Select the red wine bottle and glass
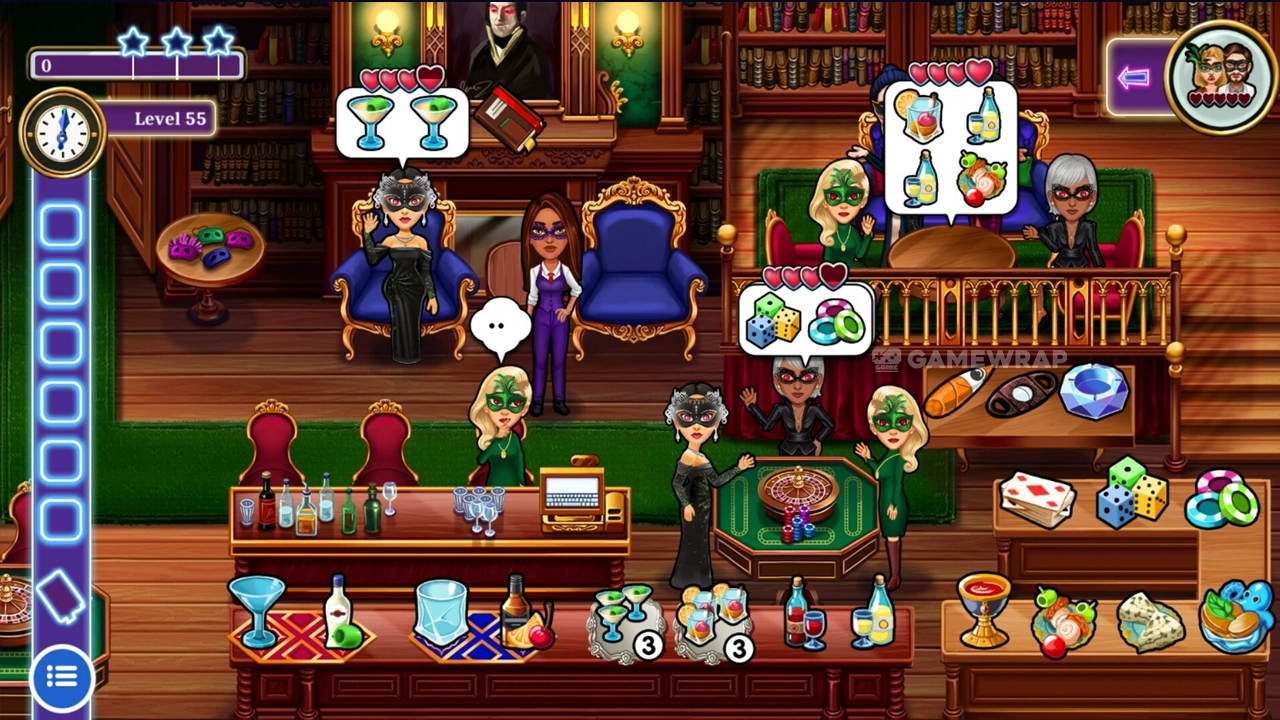Viewport: 1280px width, 720px height. pos(802,612)
